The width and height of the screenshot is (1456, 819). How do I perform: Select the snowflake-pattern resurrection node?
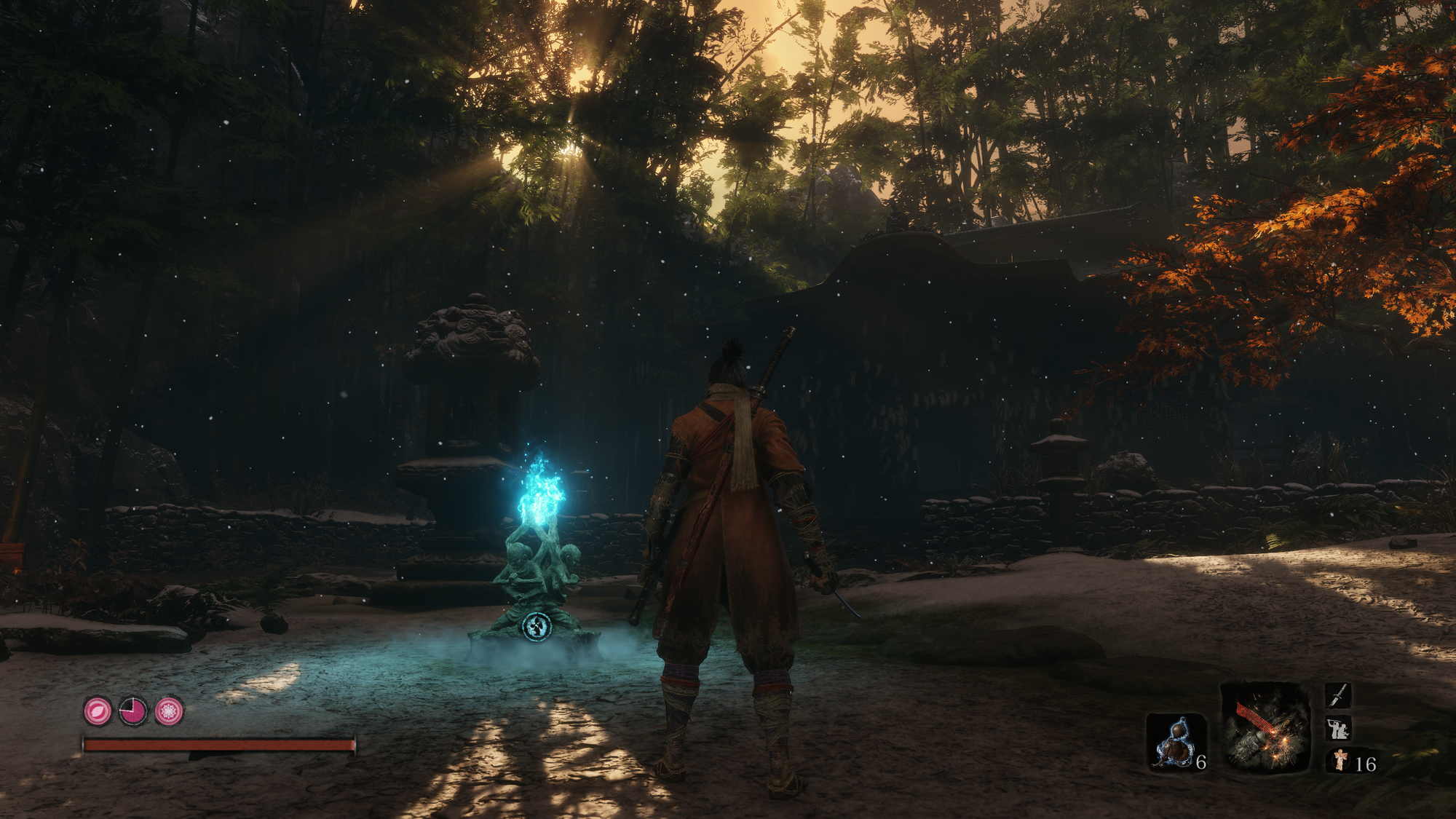coord(169,711)
